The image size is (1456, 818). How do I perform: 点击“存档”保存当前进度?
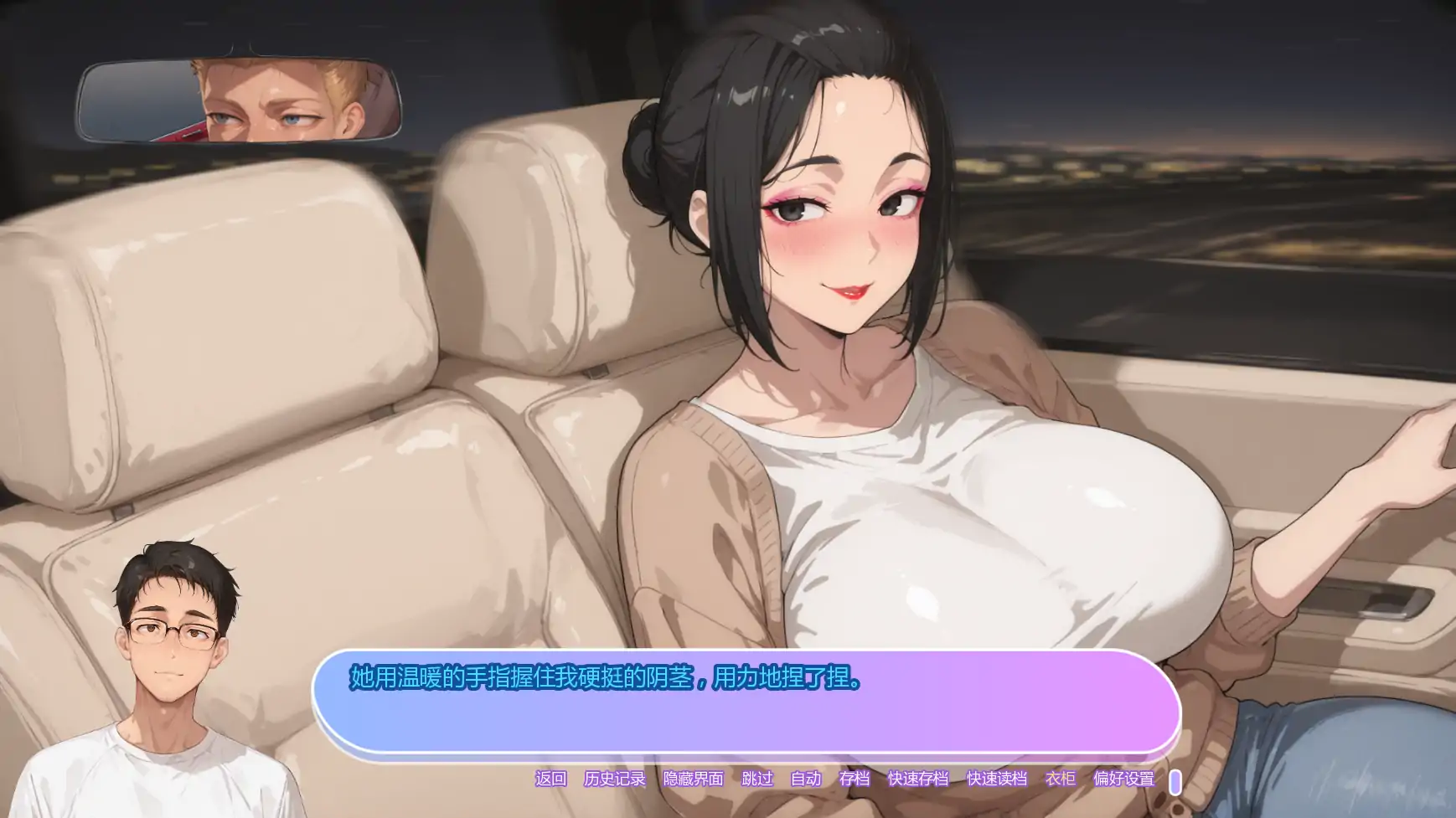[x=854, y=779]
